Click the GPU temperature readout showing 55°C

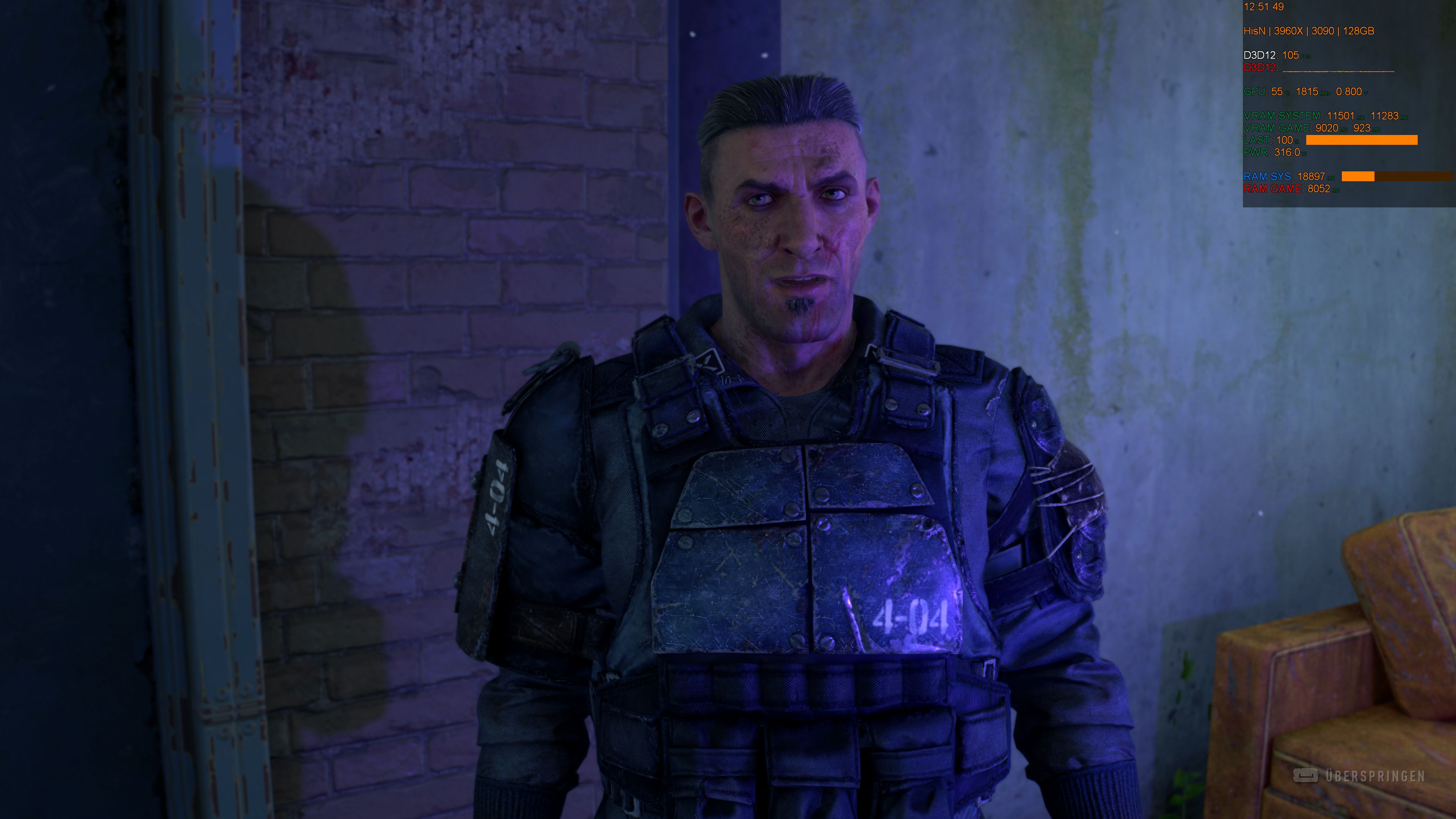1279,91
